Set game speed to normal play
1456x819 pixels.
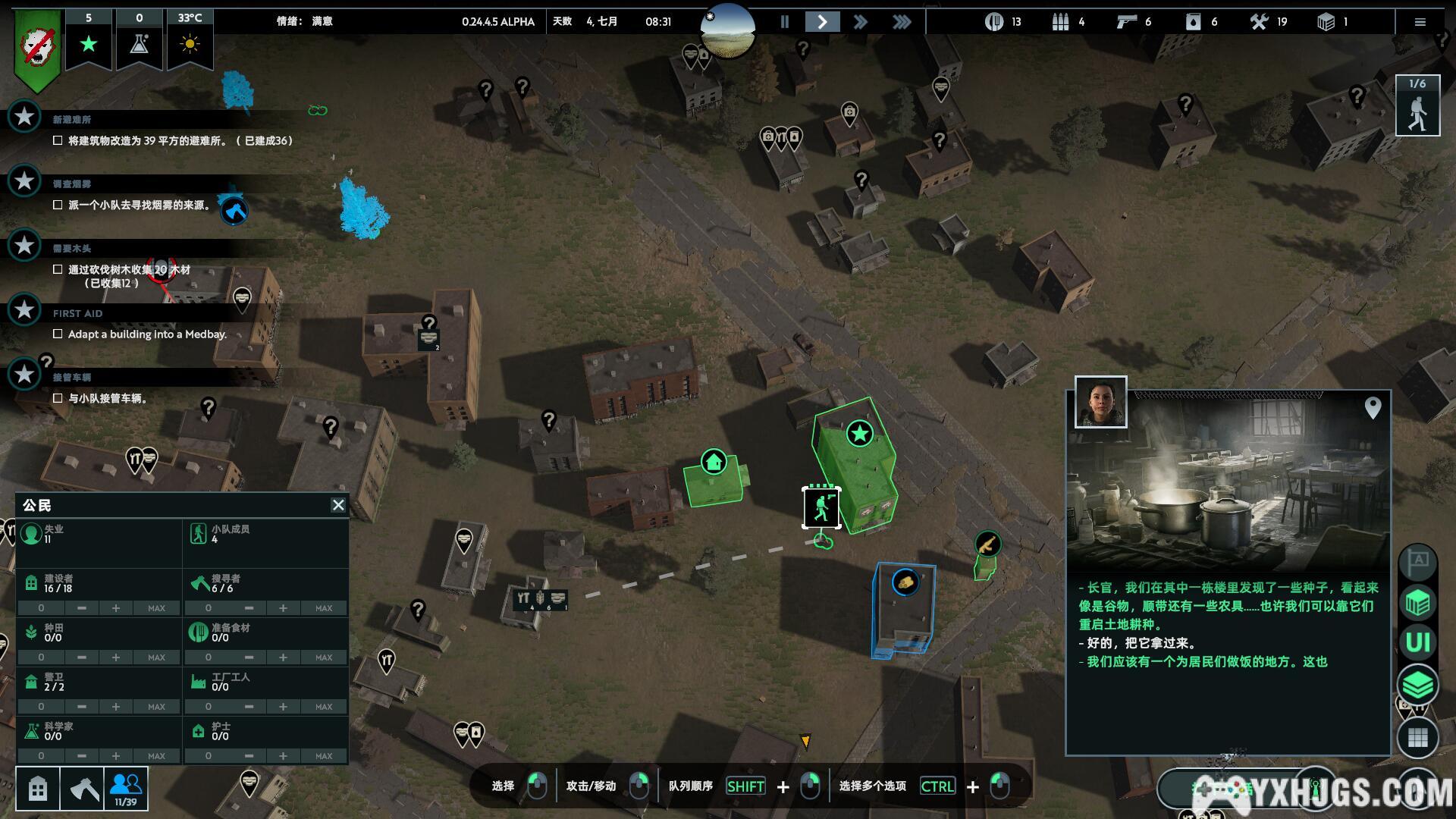(x=822, y=22)
